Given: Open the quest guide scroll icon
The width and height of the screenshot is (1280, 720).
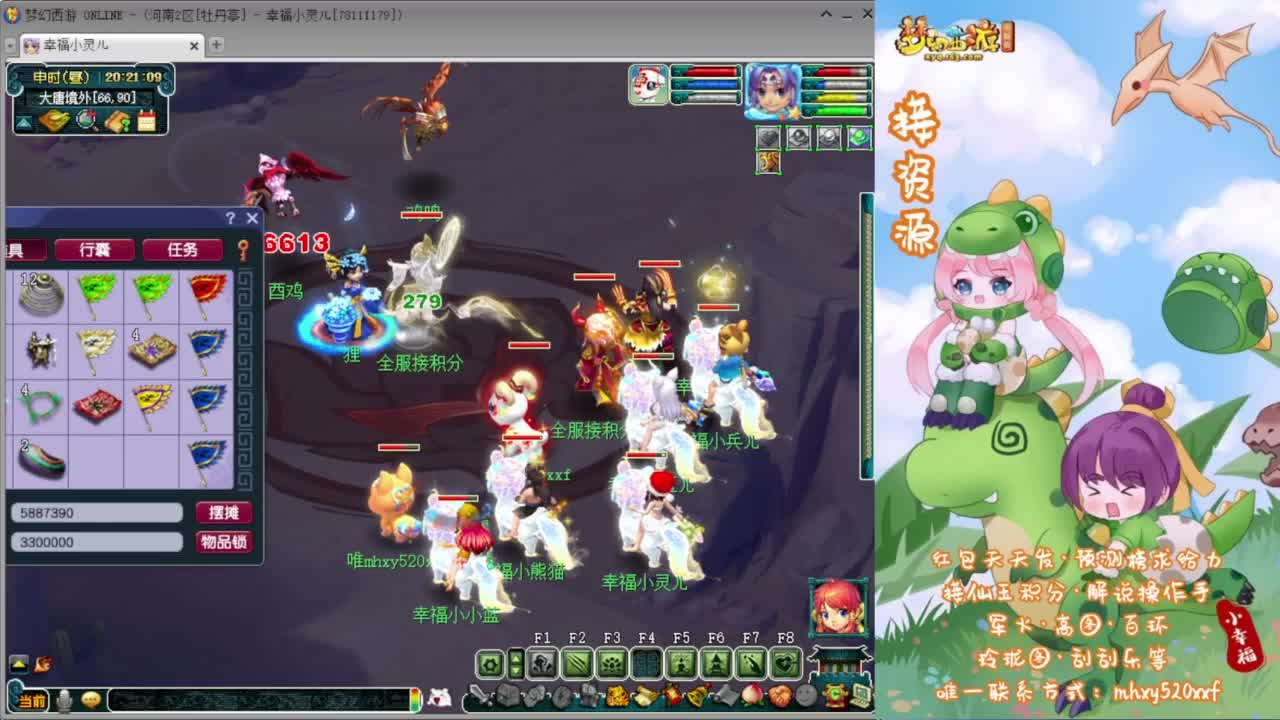Looking at the screenshot, I should tap(118, 120).
